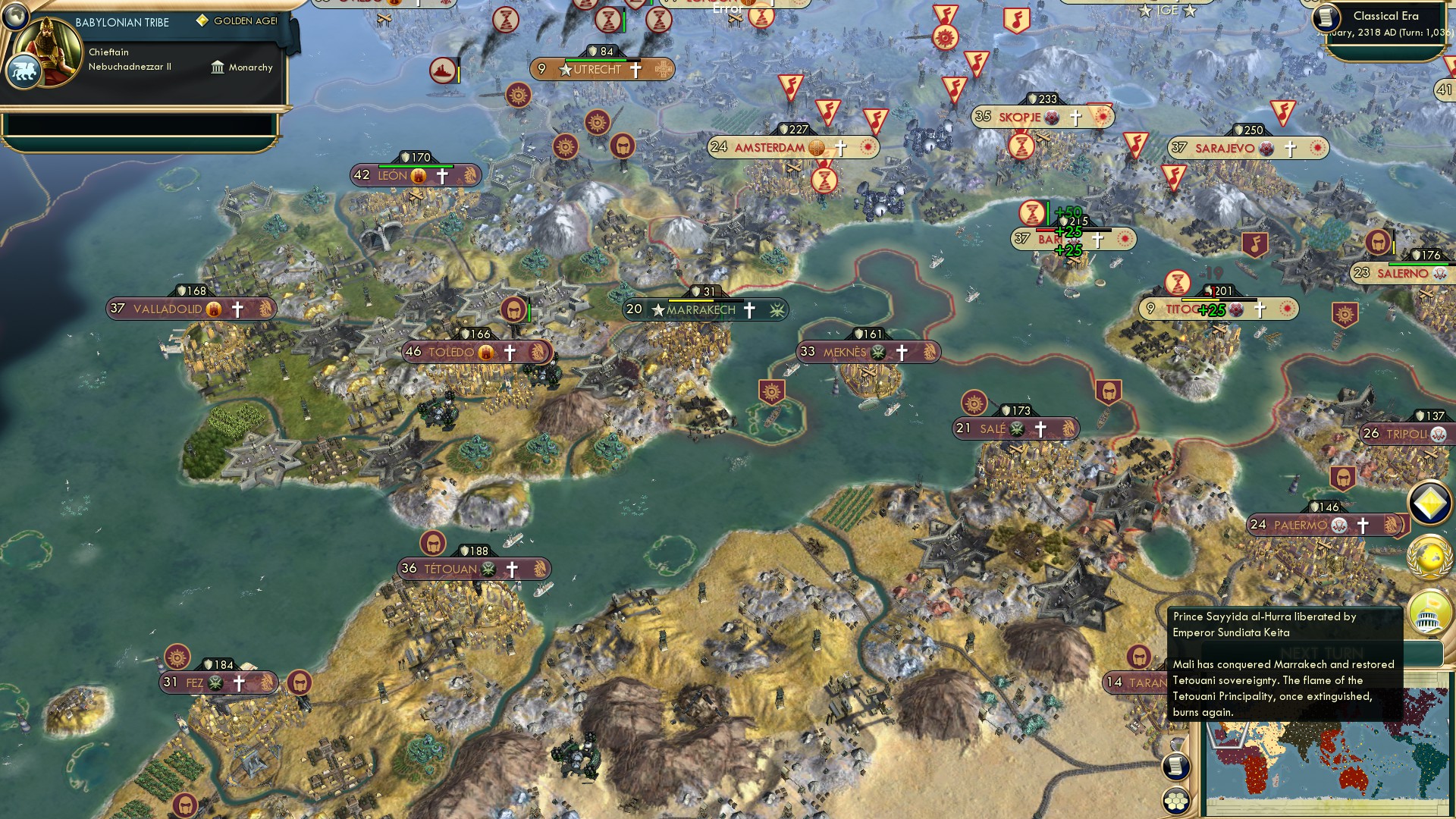Screen dimensions: 1456x819
Task: Open the scroll button beside the minimap
Action: click(x=1176, y=766)
